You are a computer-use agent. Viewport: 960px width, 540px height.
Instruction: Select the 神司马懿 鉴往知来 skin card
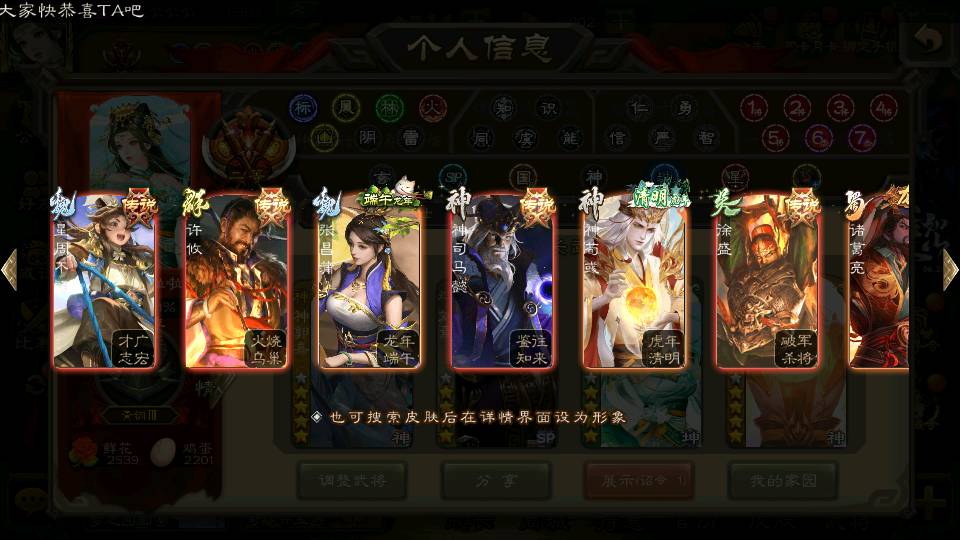502,282
